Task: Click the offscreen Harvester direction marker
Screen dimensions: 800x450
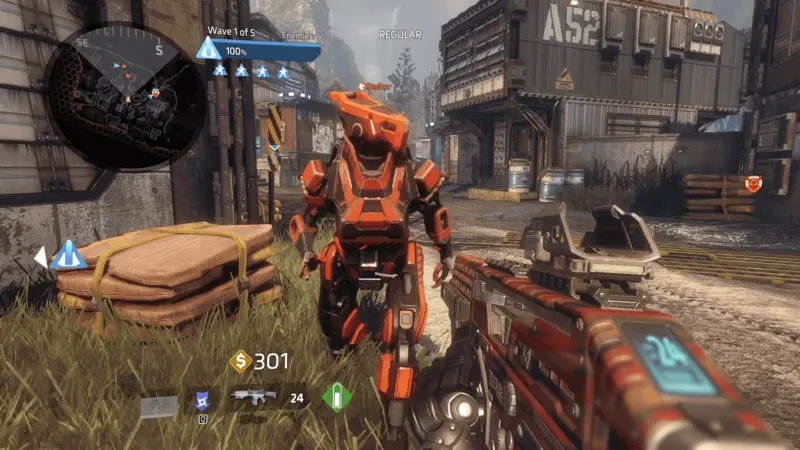Action: (68, 256)
